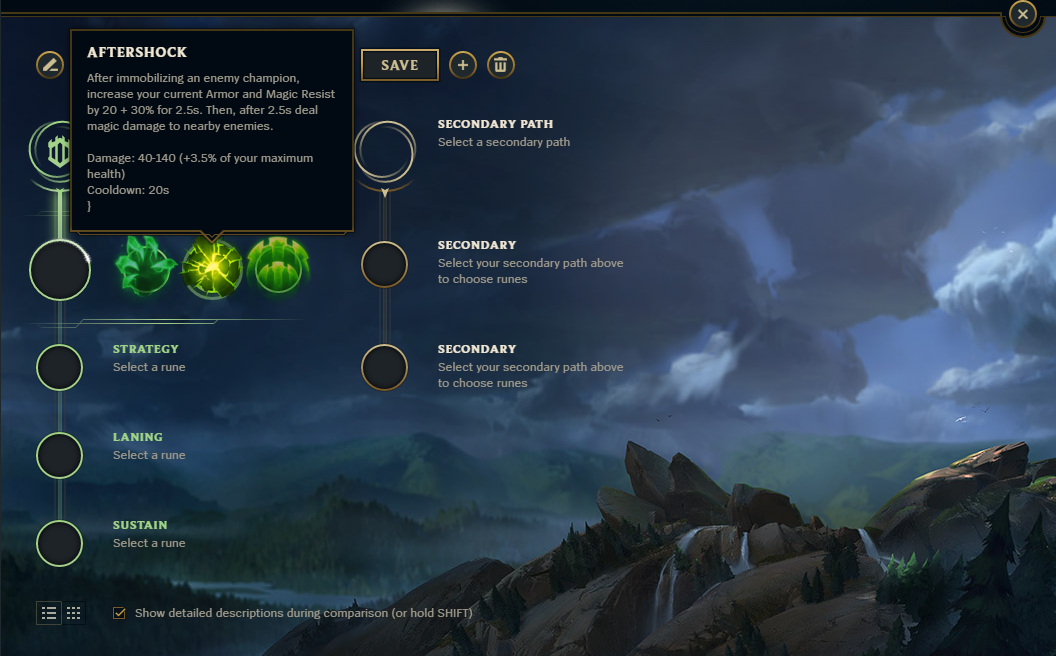Create a new rune page with plus button
This screenshot has height=656, width=1056.
tap(462, 66)
